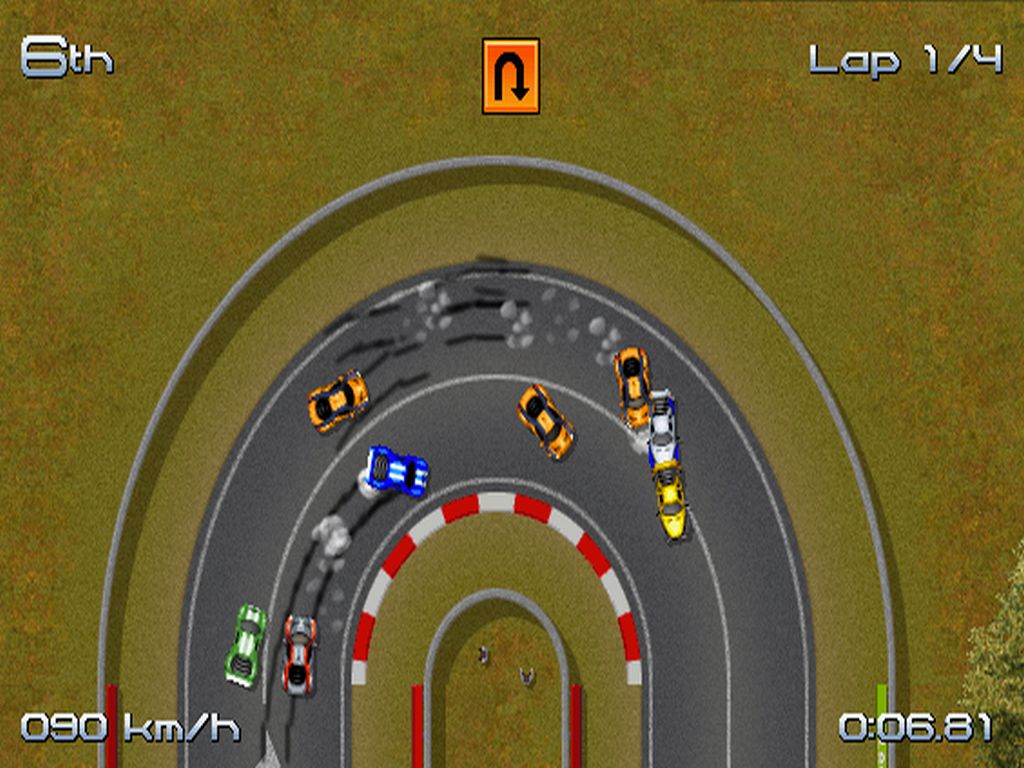Click the orange U-turn warning sign icon

pyautogui.click(x=511, y=76)
